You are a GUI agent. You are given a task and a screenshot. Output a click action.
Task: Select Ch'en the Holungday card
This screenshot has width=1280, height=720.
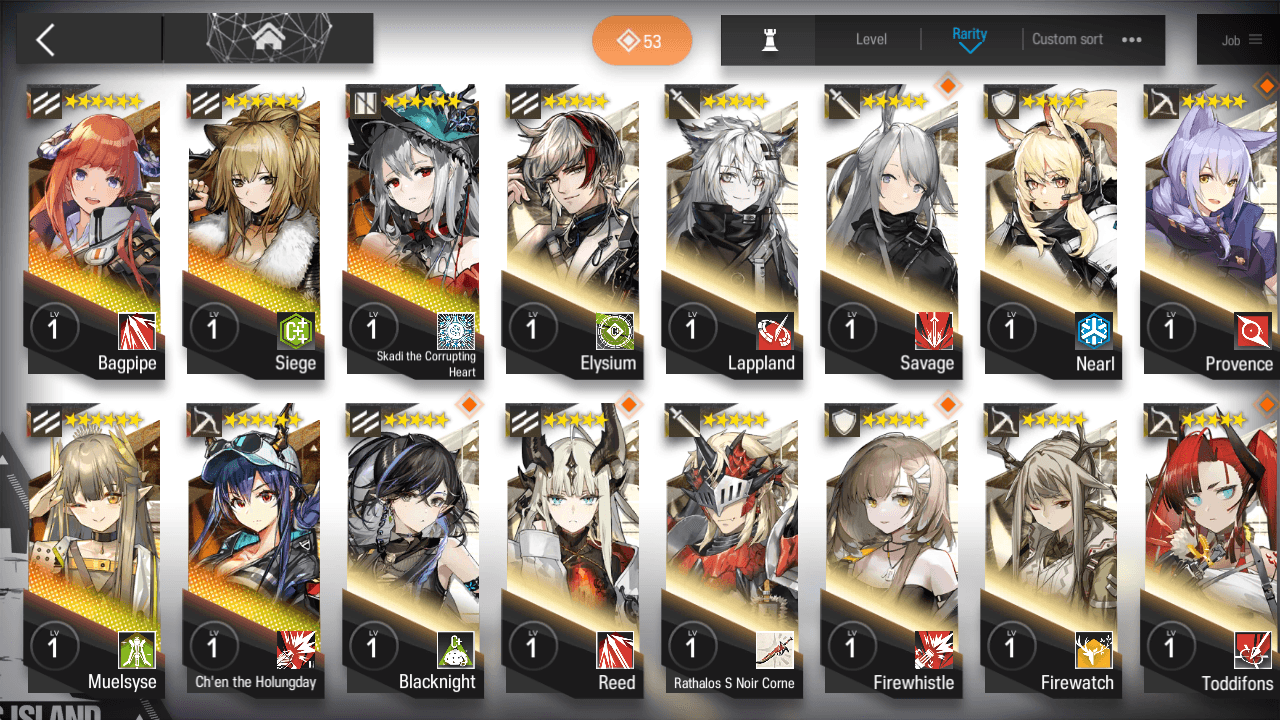pos(253,550)
